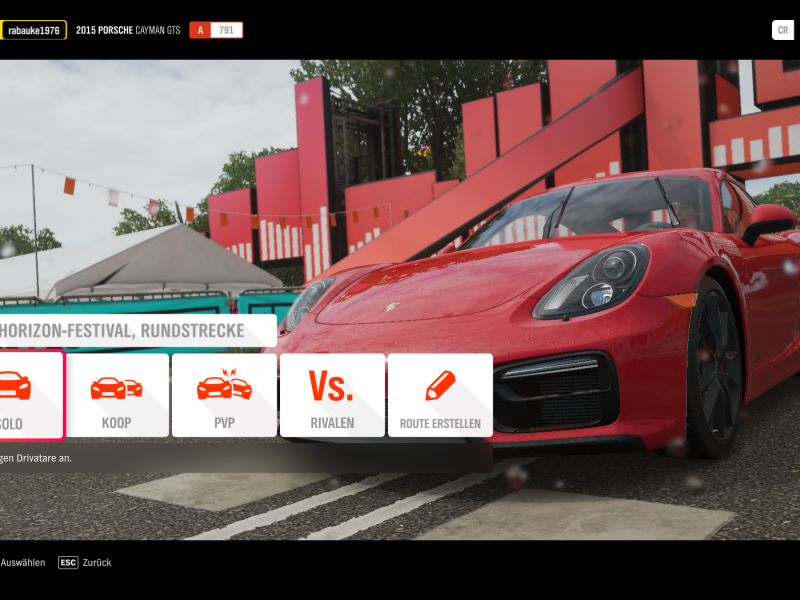Select the Route erstellen tile
800x600 pixels.
[440, 396]
